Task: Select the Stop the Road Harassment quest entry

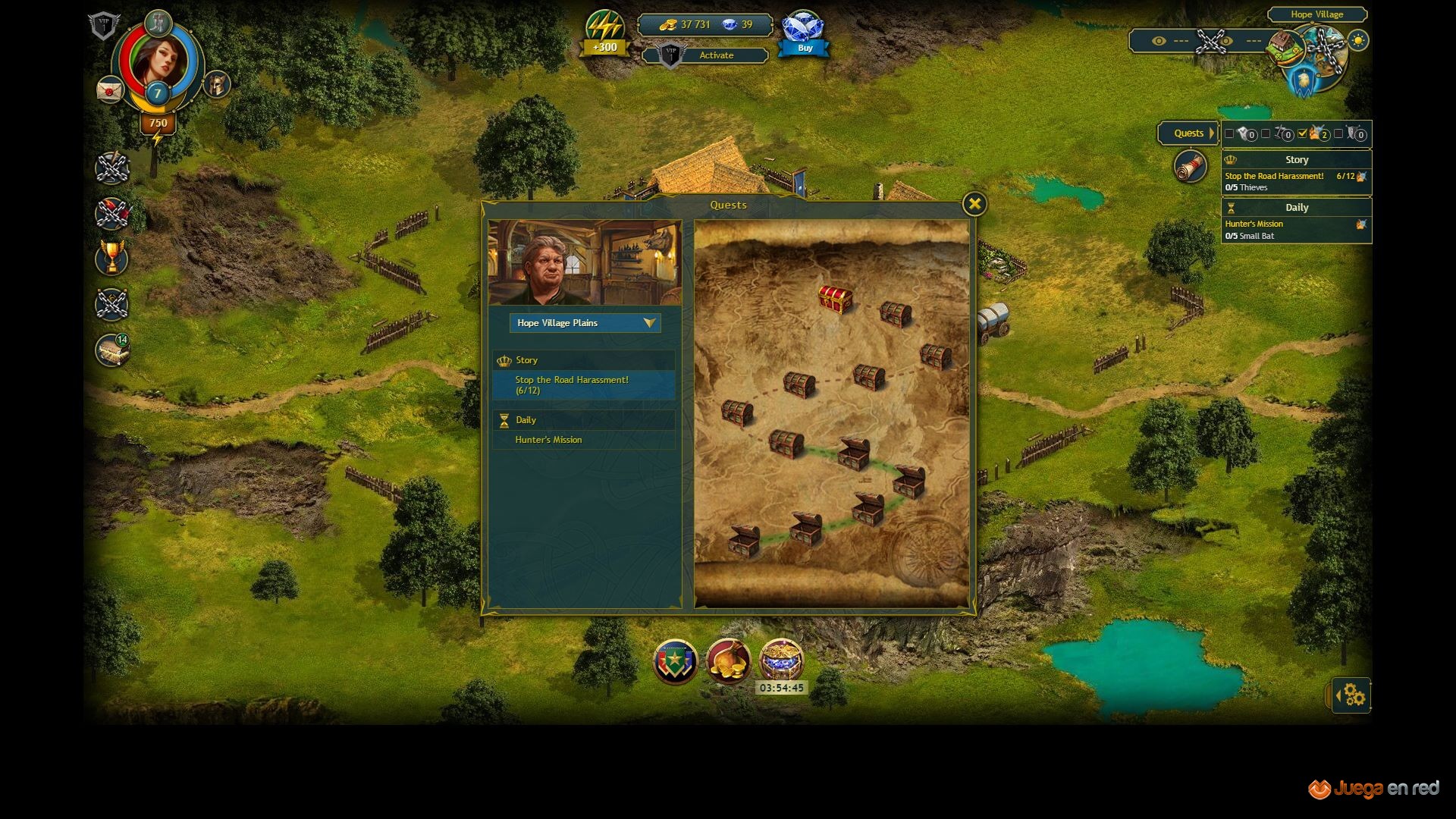Action: tap(583, 385)
